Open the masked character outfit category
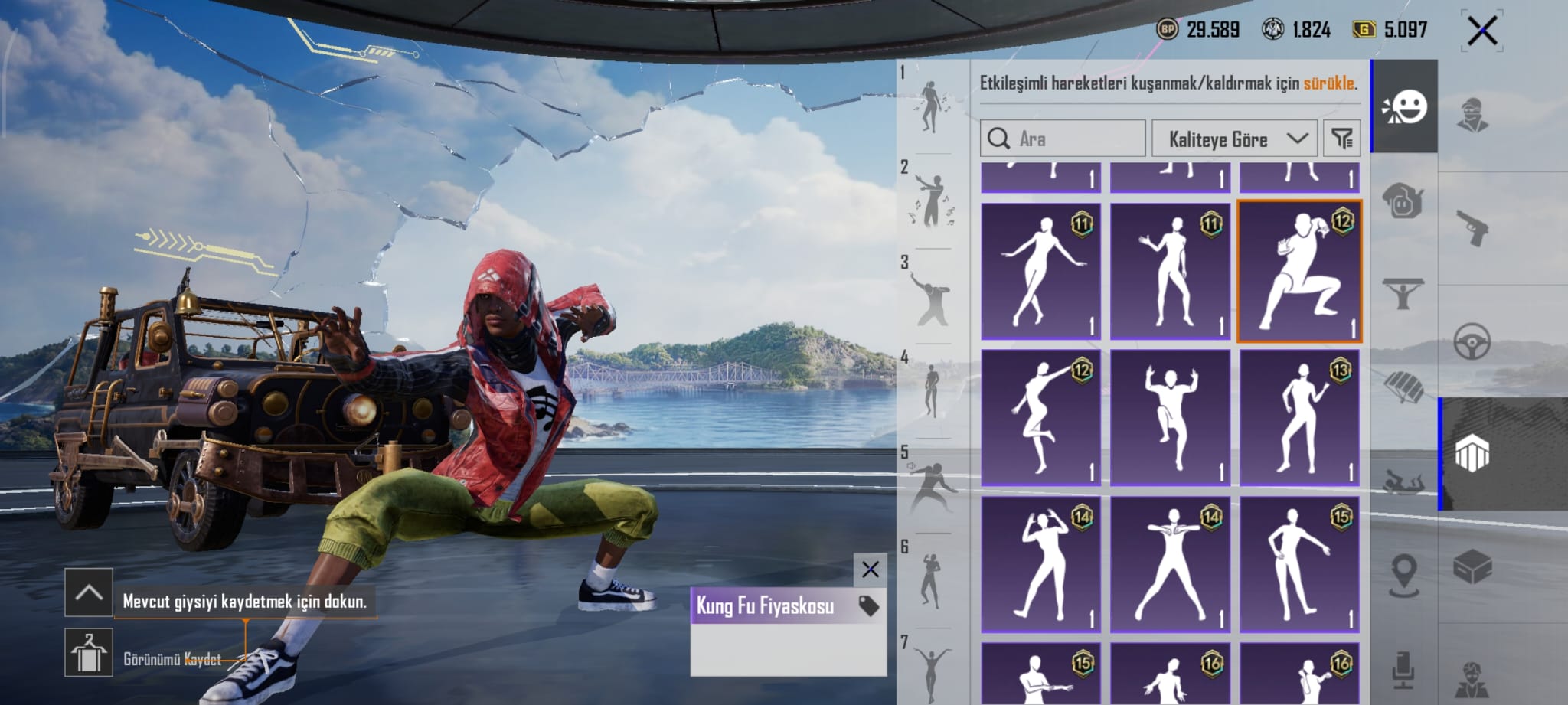1568x705 pixels. coord(1472,115)
